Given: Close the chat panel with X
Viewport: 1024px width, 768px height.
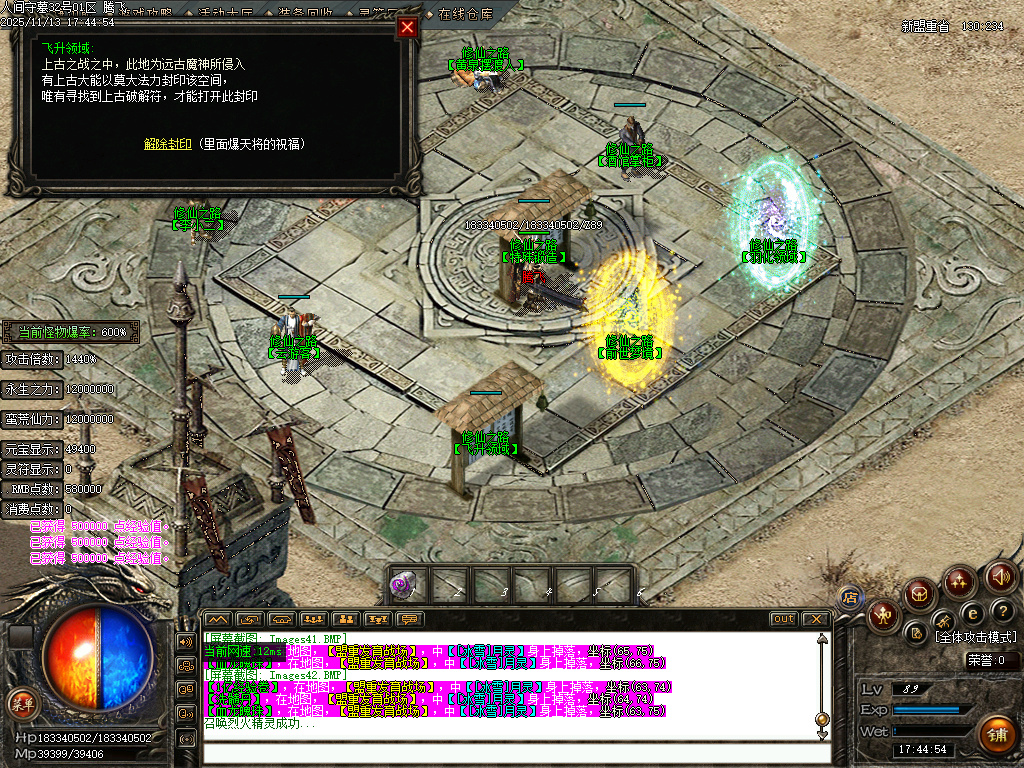Looking at the screenshot, I should click(x=815, y=619).
